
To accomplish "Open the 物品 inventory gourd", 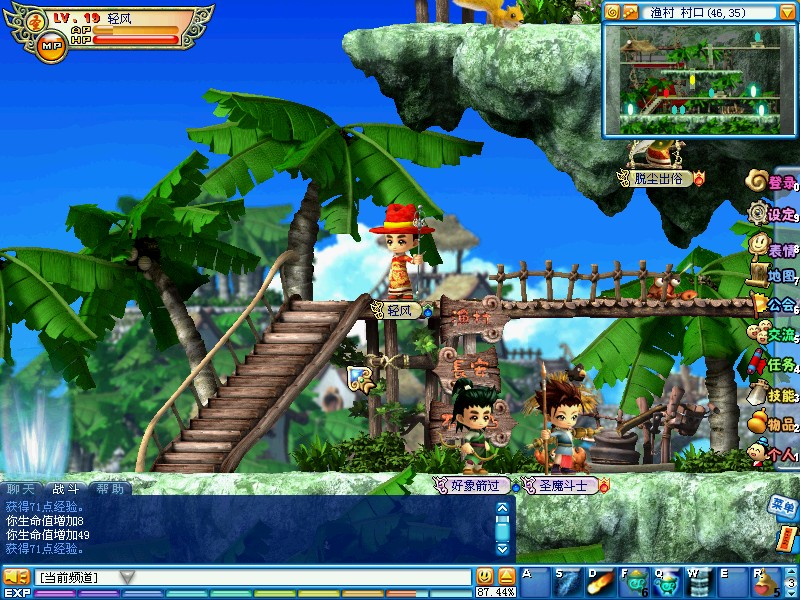I will 775,425.
